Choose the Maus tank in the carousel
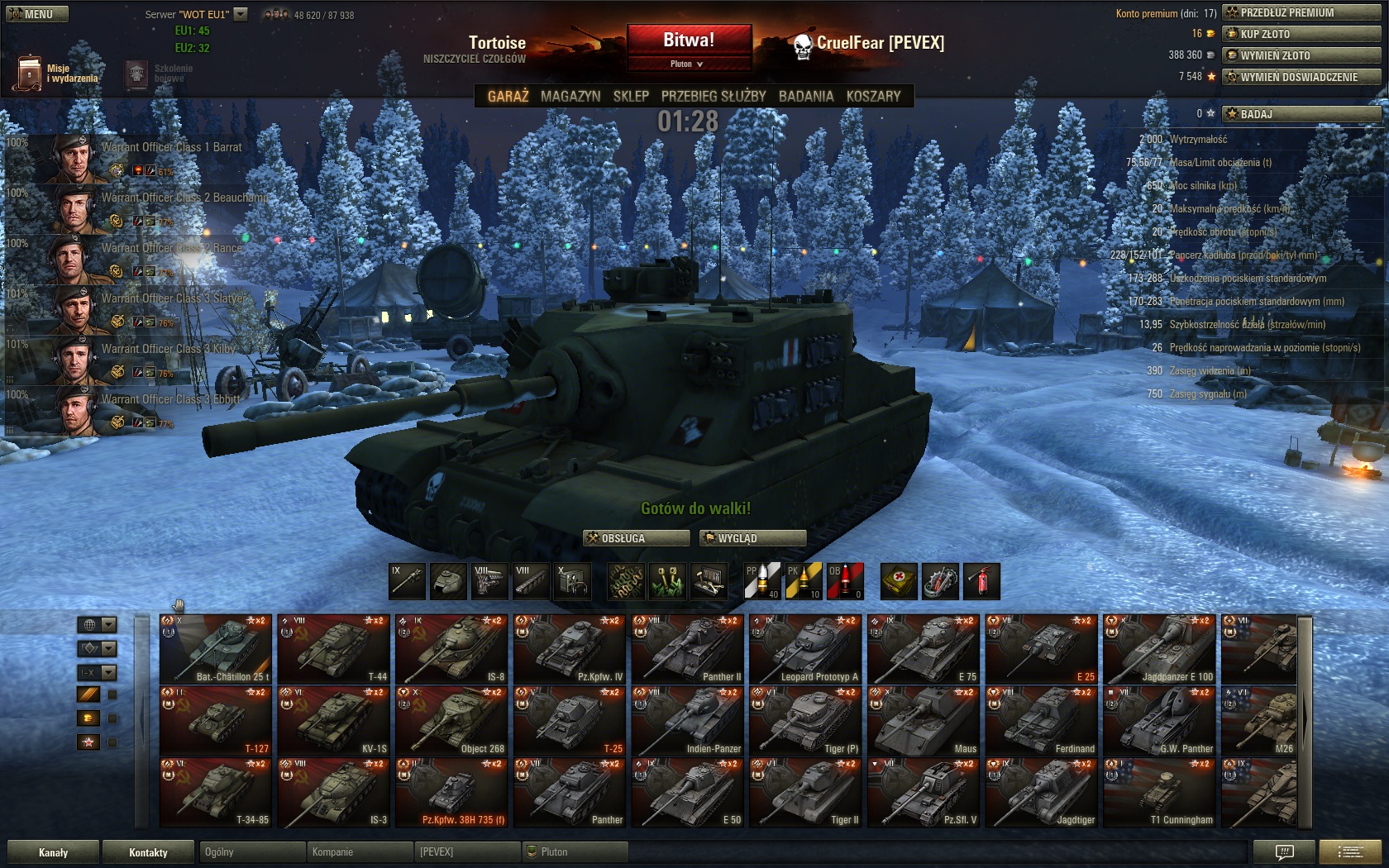This screenshot has height=868, width=1389. coord(924,721)
